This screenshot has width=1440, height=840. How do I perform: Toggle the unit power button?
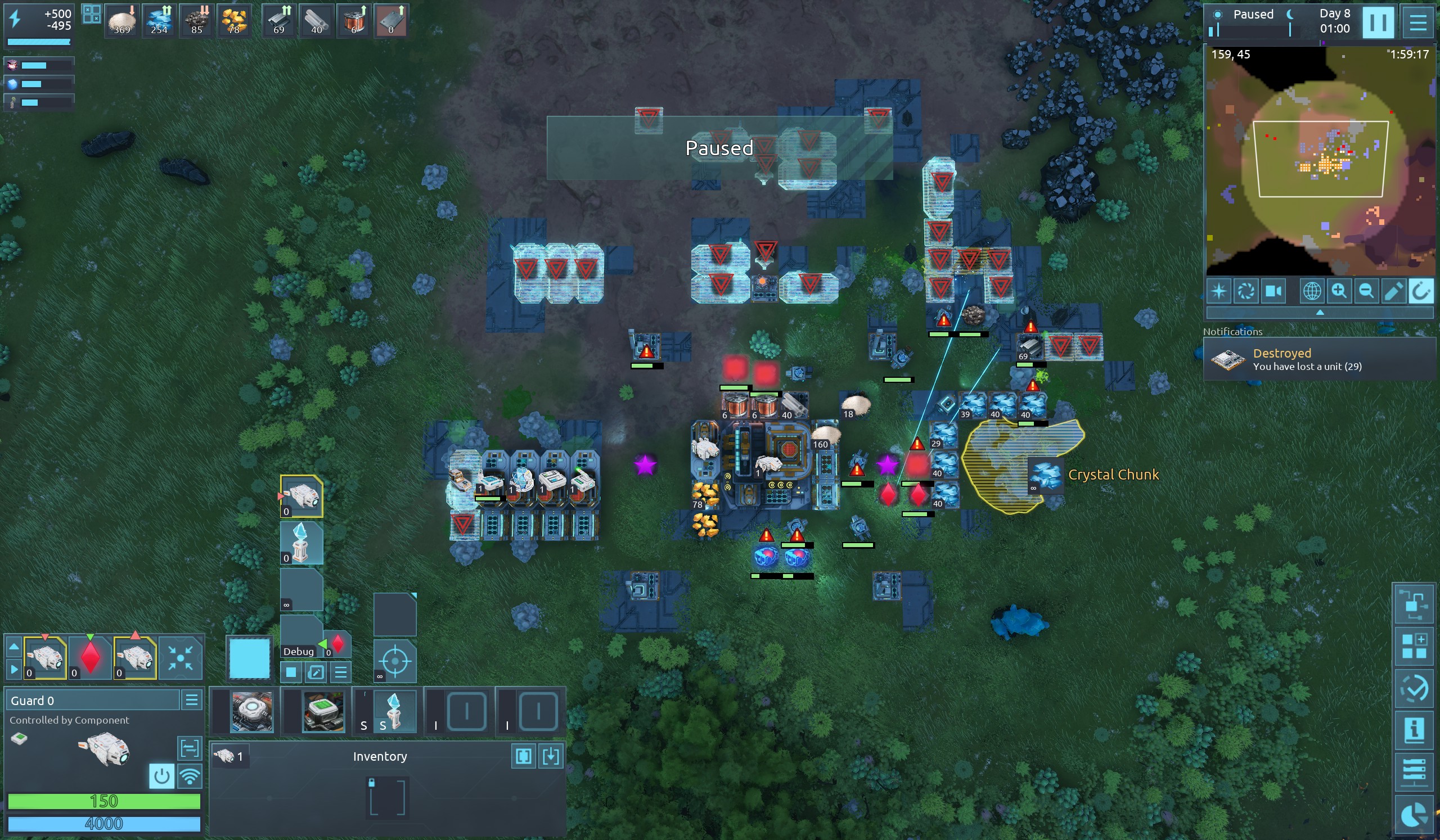pos(161,776)
